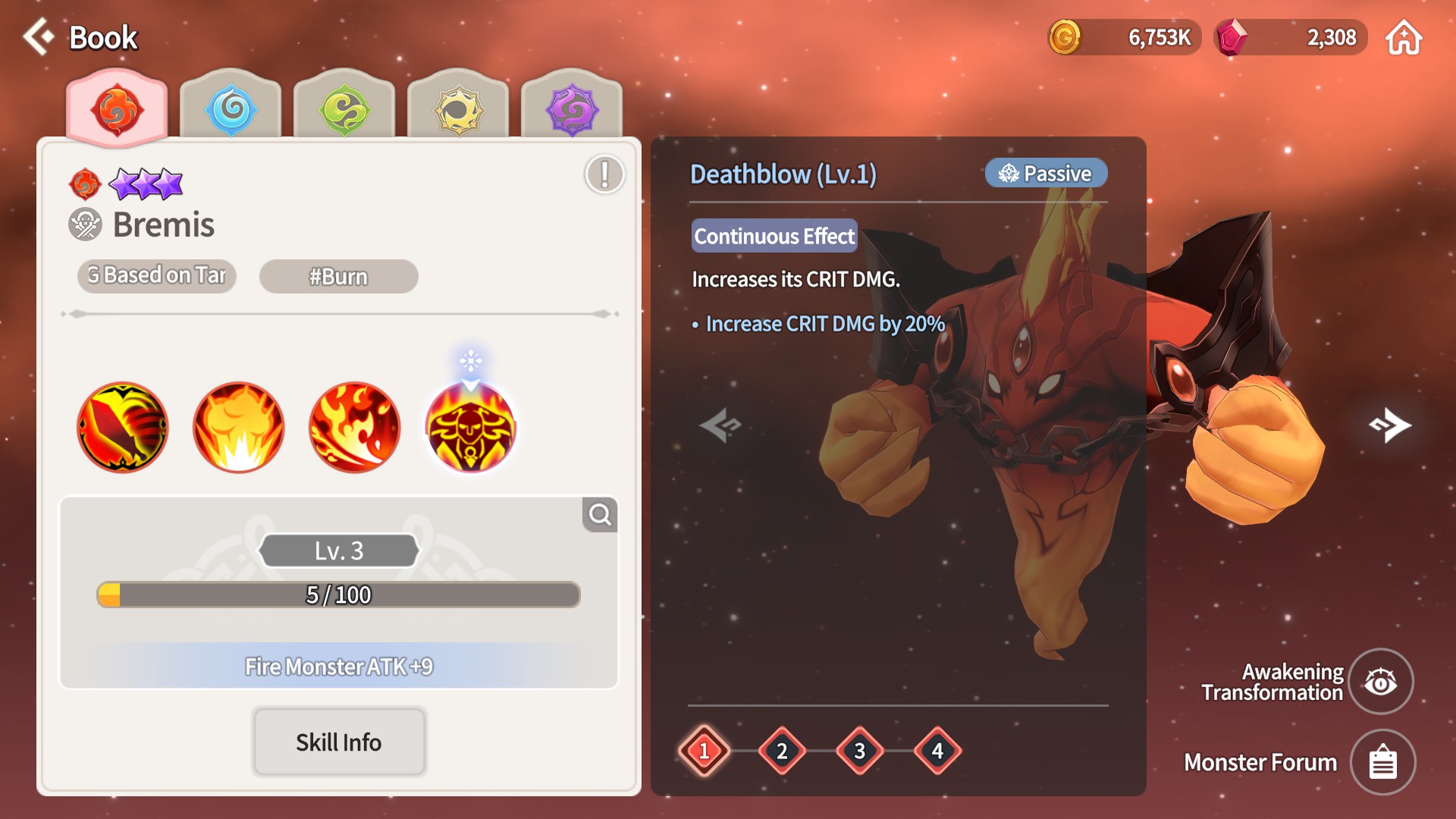Select the light element tab
Image resolution: width=1456 pixels, height=819 pixels.
pos(459,110)
